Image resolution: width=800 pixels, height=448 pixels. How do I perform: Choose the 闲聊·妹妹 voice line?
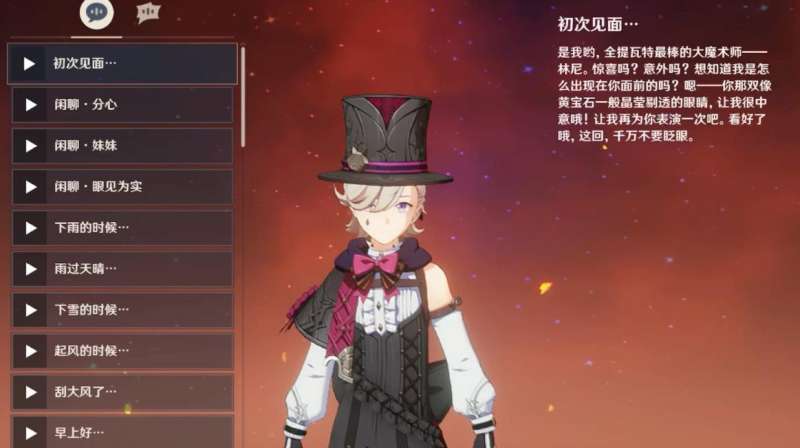point(30,145)
